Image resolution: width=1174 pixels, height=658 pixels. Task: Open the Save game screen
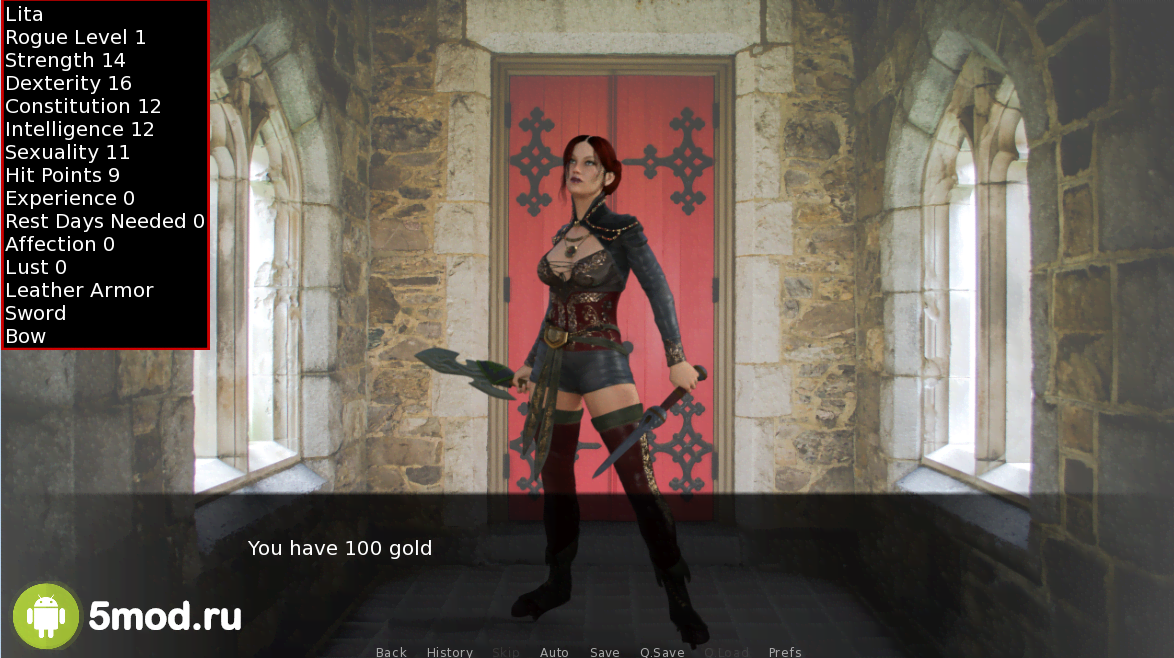click(x=605, y=652)
